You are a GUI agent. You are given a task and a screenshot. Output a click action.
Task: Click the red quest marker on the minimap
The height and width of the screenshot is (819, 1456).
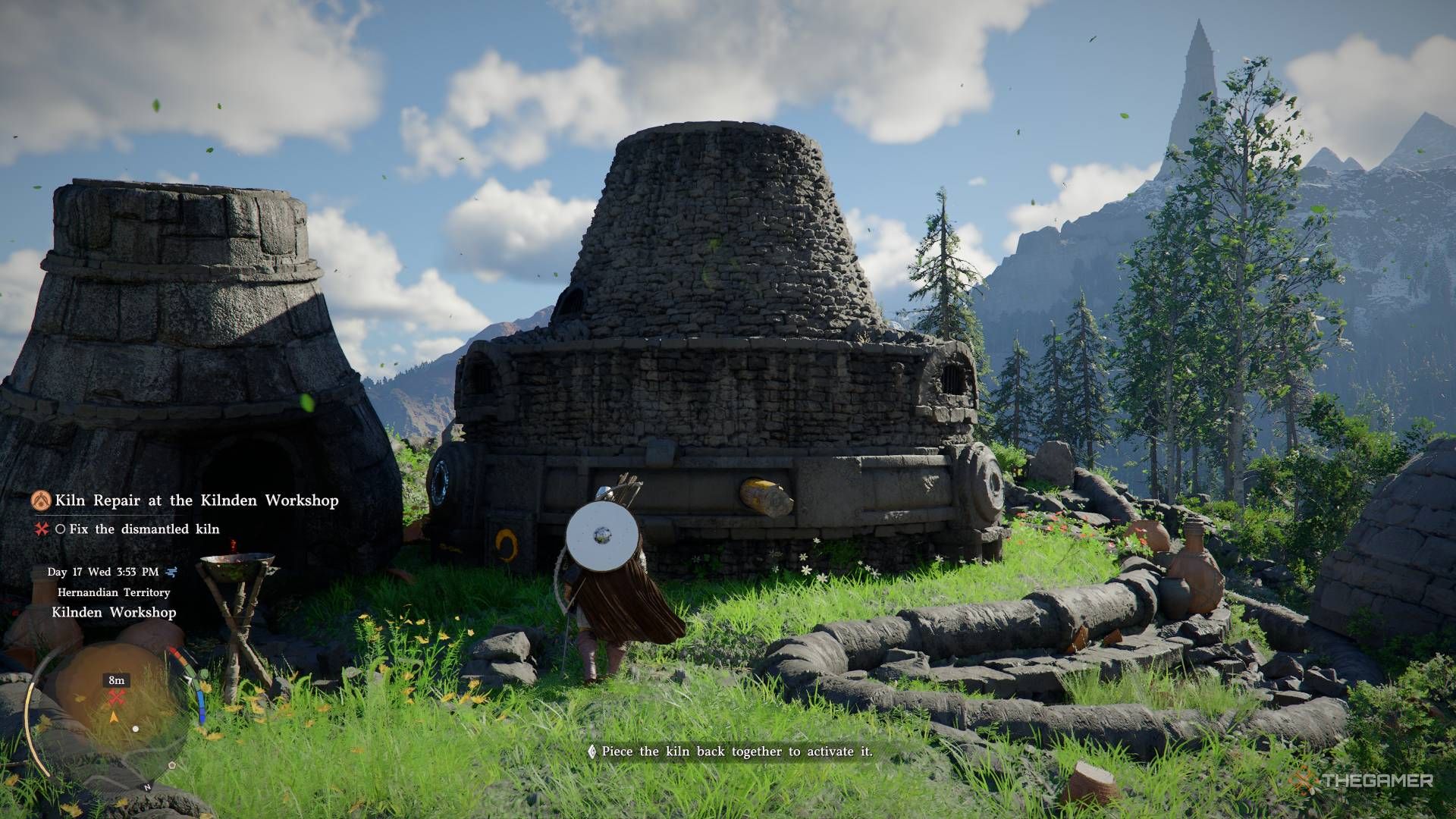[x=116, y=698]
